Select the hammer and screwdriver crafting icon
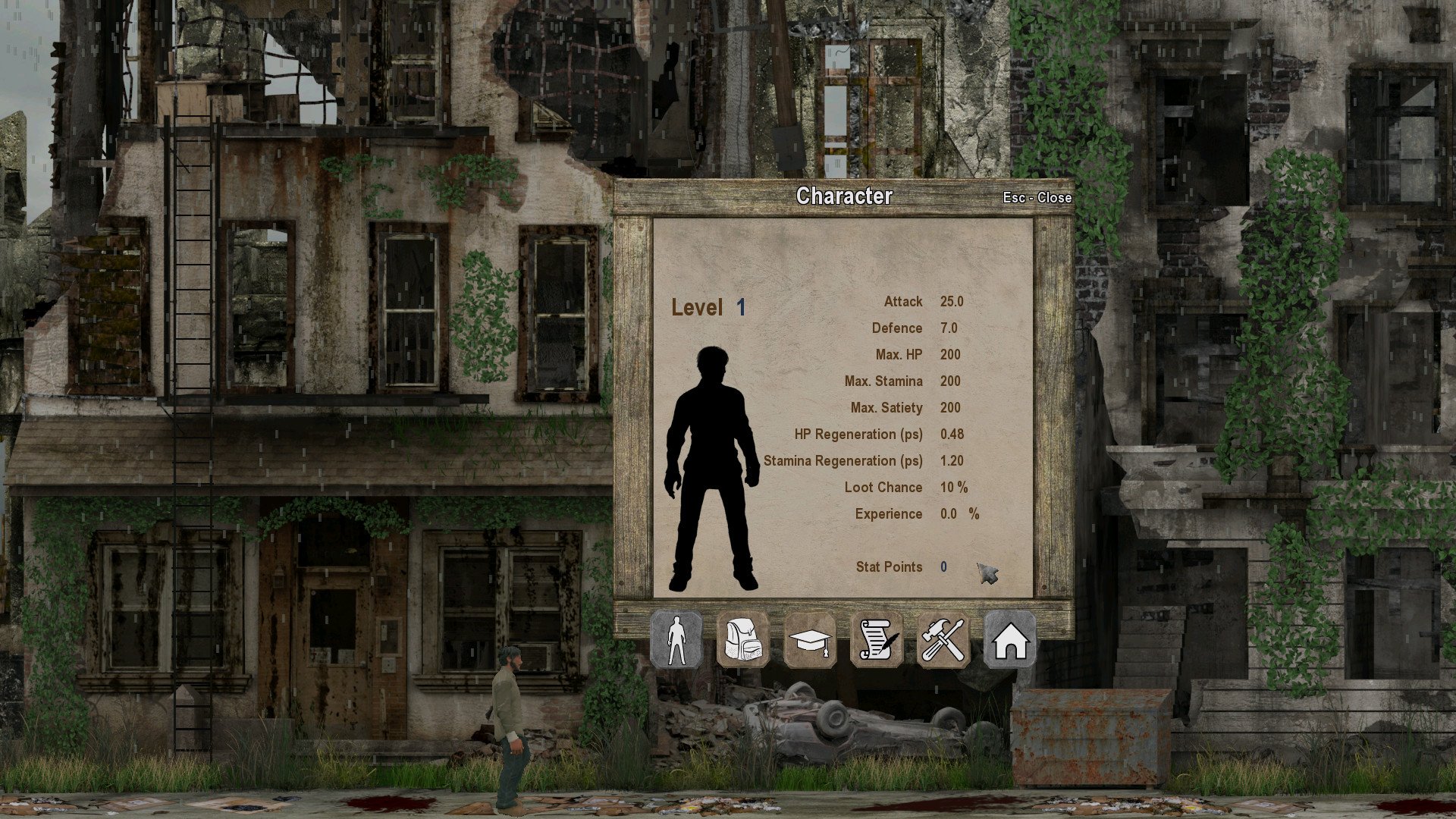 [943, 641]
